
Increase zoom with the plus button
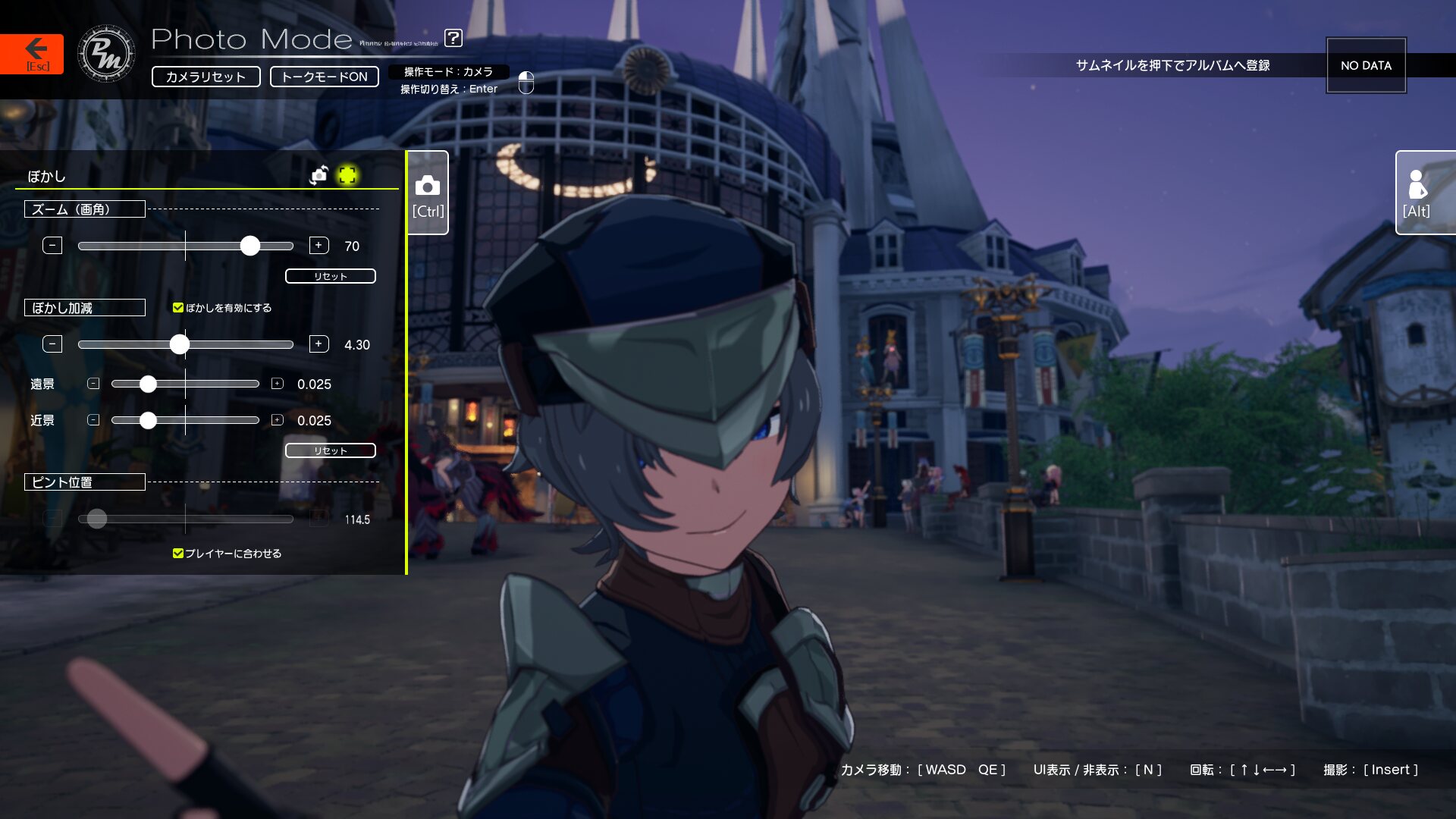[x=318, y=246]
